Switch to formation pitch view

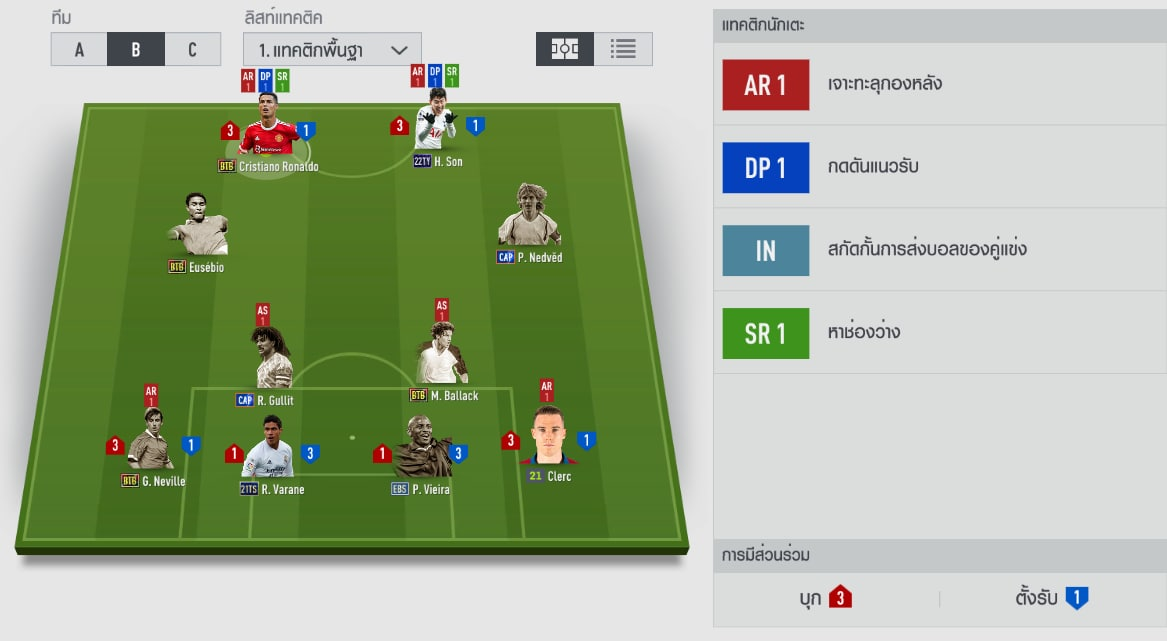point(565,49)
